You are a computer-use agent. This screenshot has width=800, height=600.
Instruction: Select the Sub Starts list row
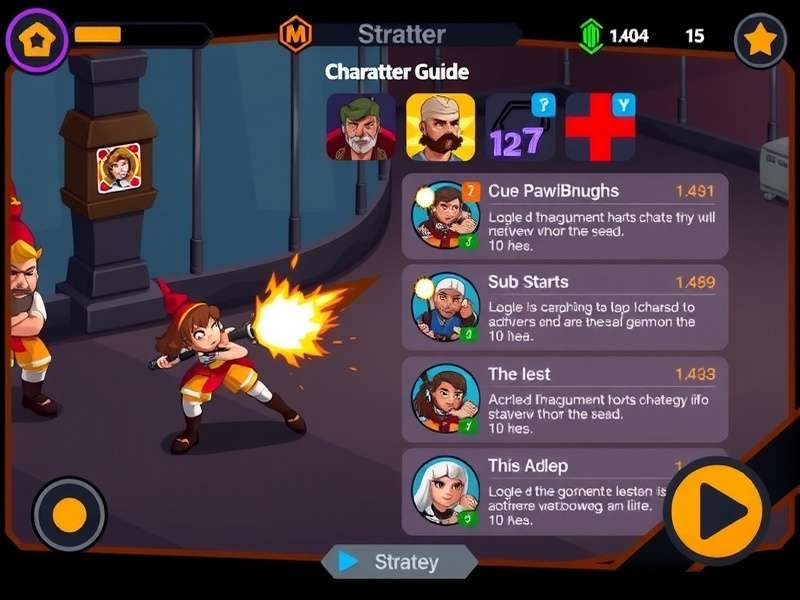point(565,308)
